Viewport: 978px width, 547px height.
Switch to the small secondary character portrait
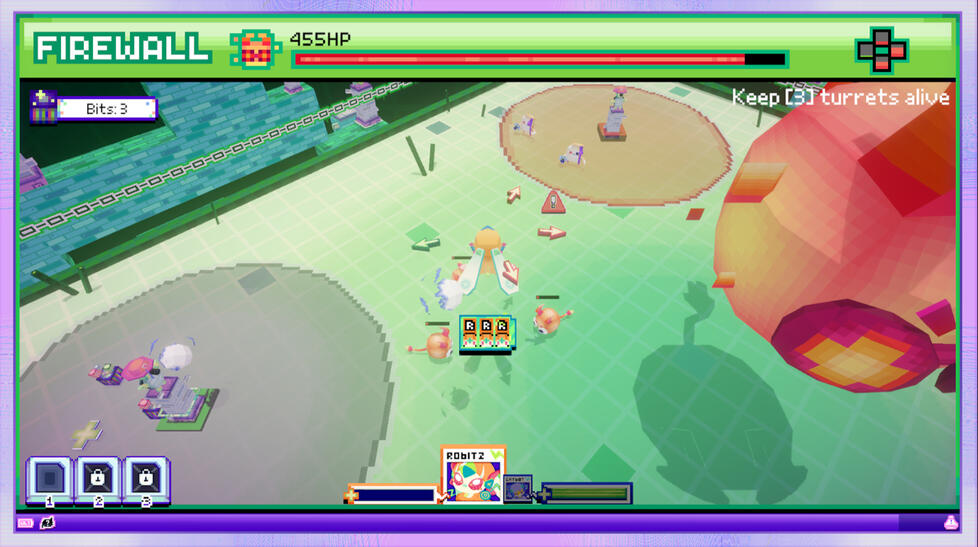(518, 489)
